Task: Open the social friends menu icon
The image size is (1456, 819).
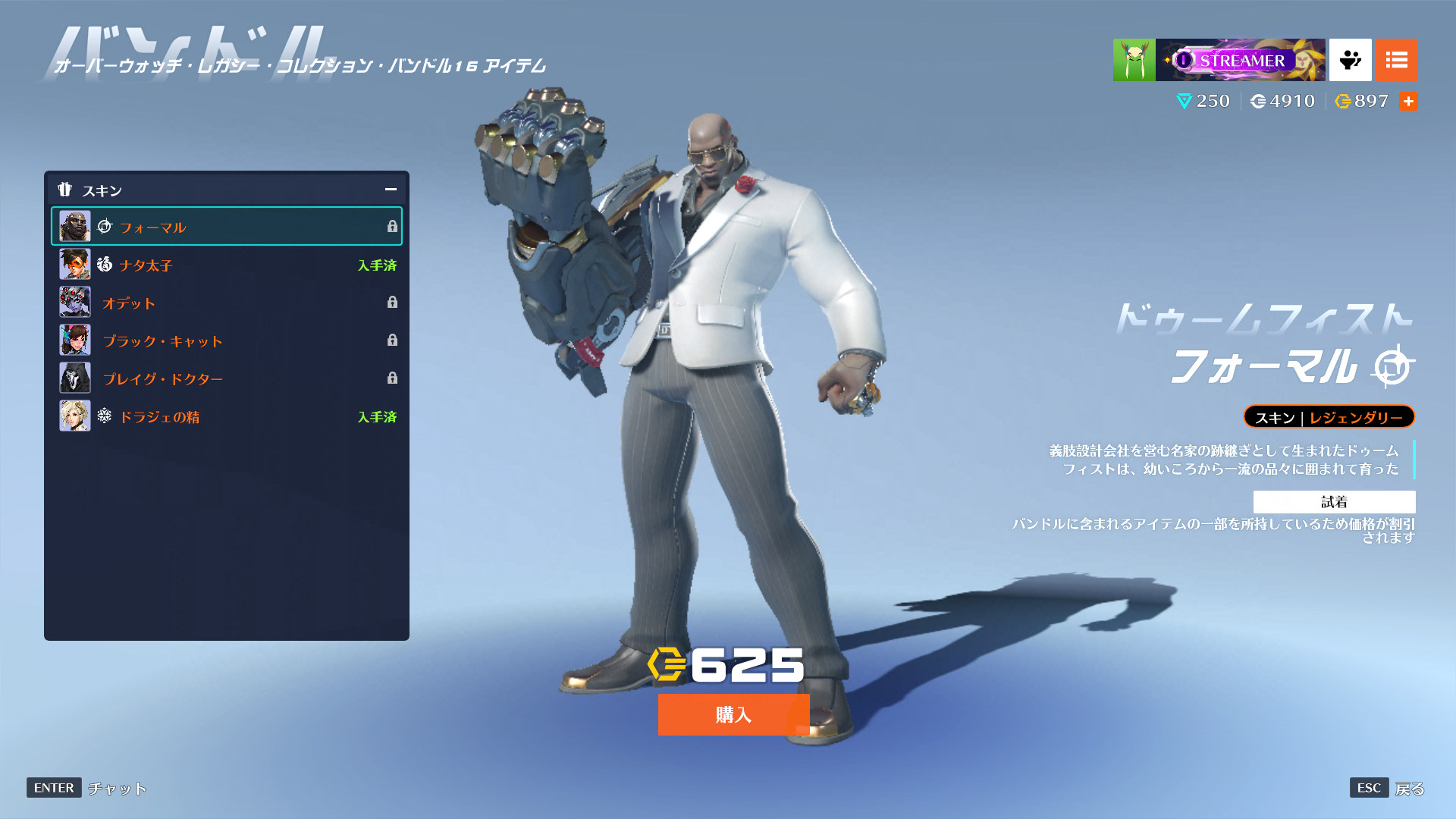Action: point(1350,60)
